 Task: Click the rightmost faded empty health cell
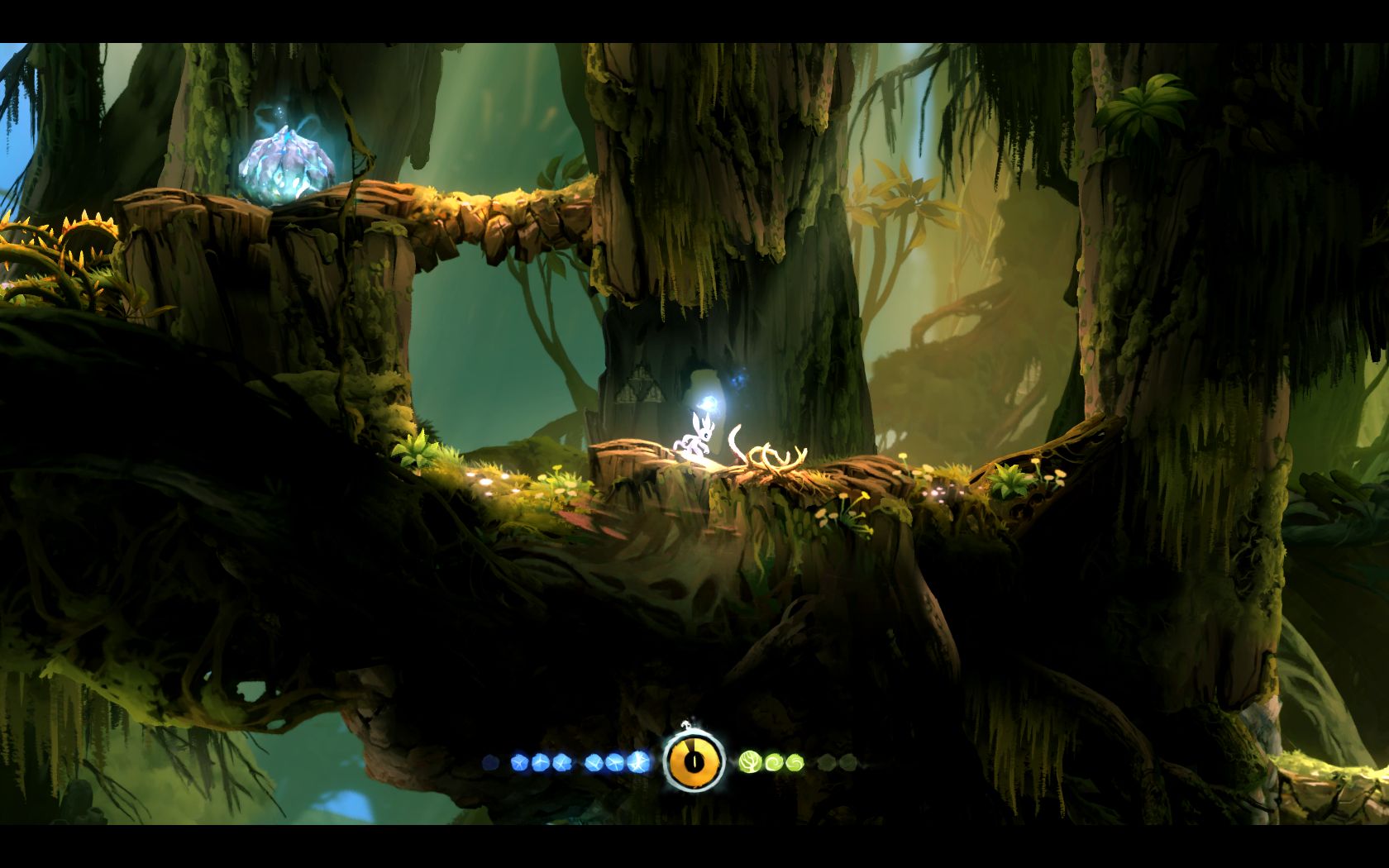coord(848,761)
